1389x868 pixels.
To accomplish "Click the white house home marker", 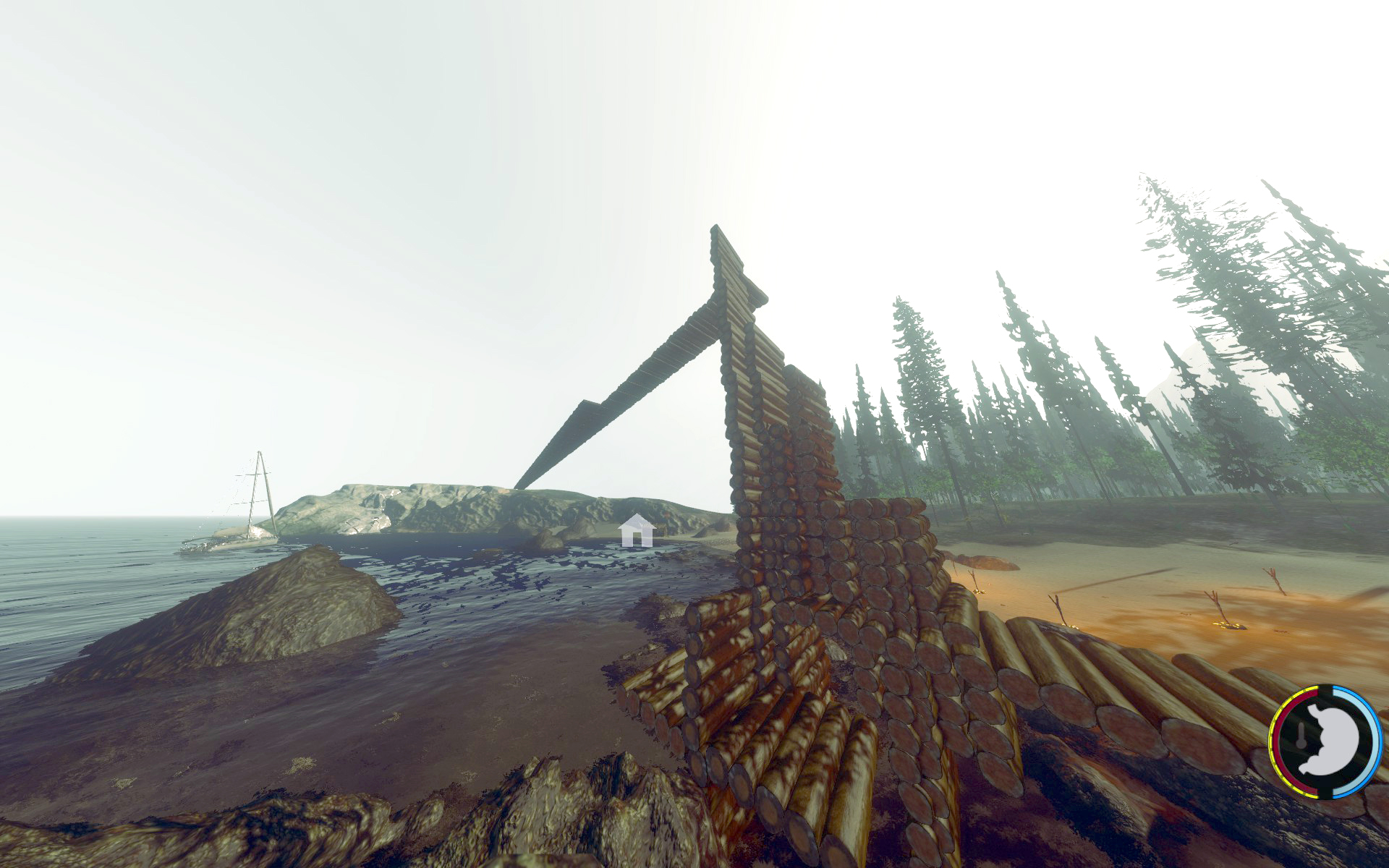I will click(x=637, y=531).
